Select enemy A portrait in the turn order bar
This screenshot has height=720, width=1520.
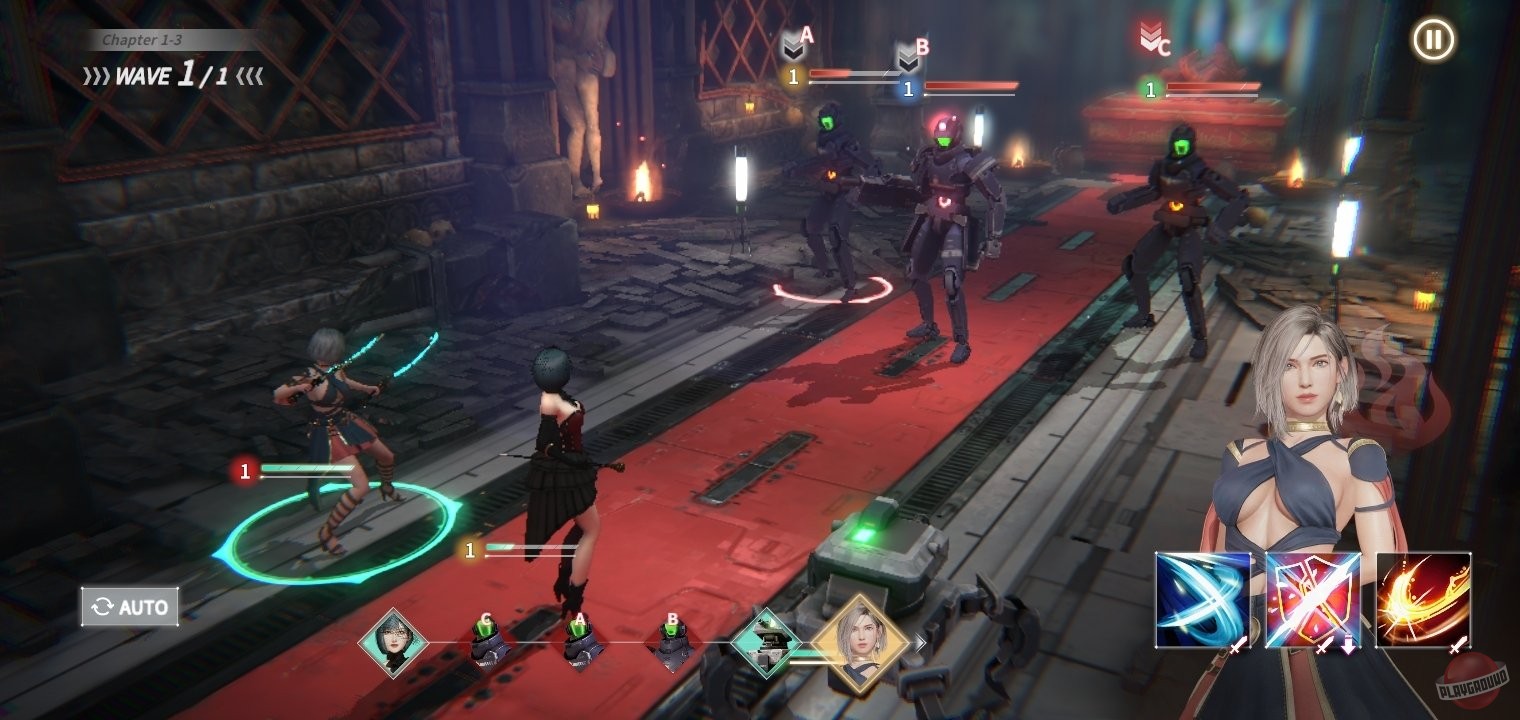click(580, 640)
